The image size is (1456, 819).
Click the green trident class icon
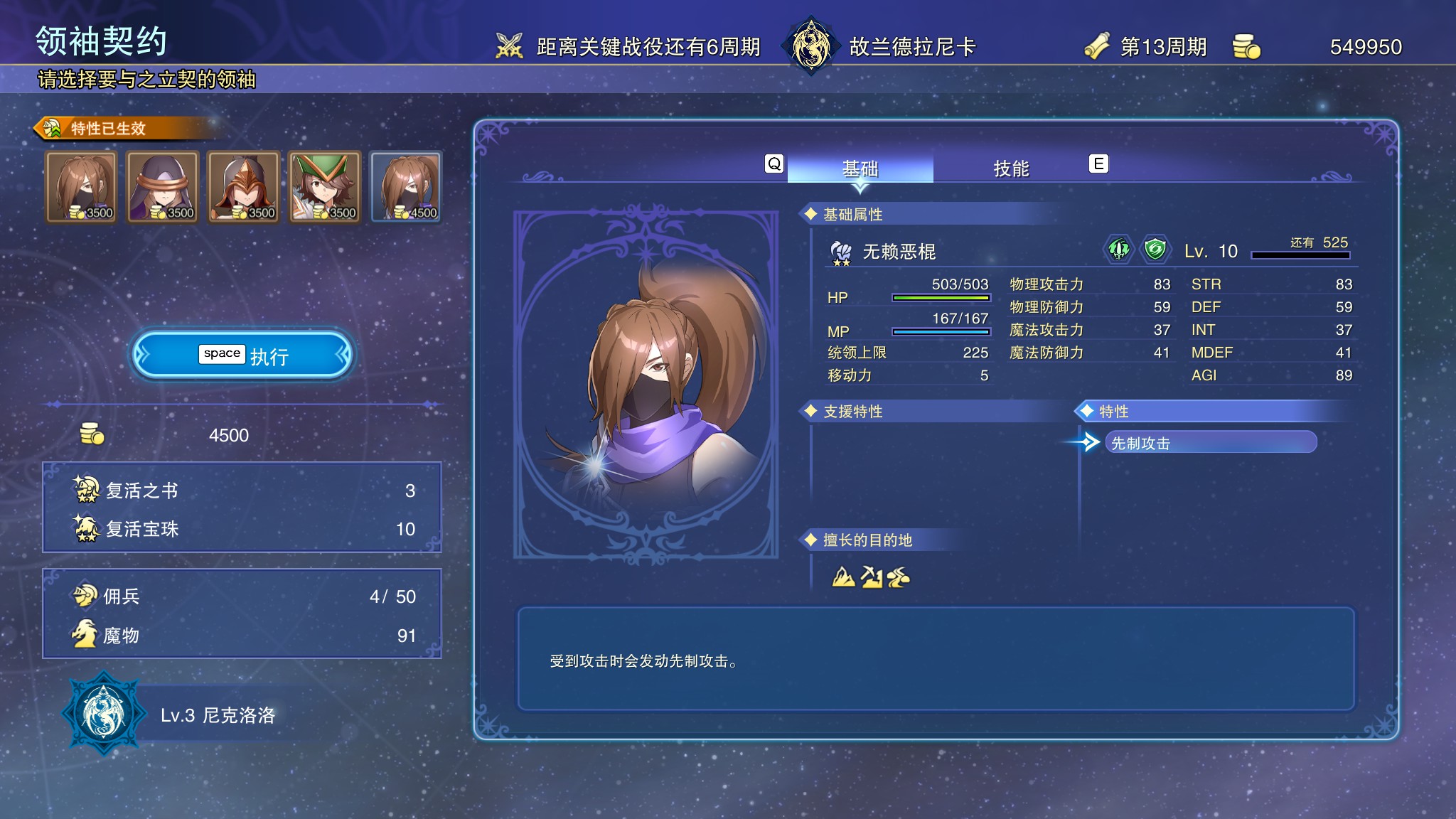[1119, 250]
